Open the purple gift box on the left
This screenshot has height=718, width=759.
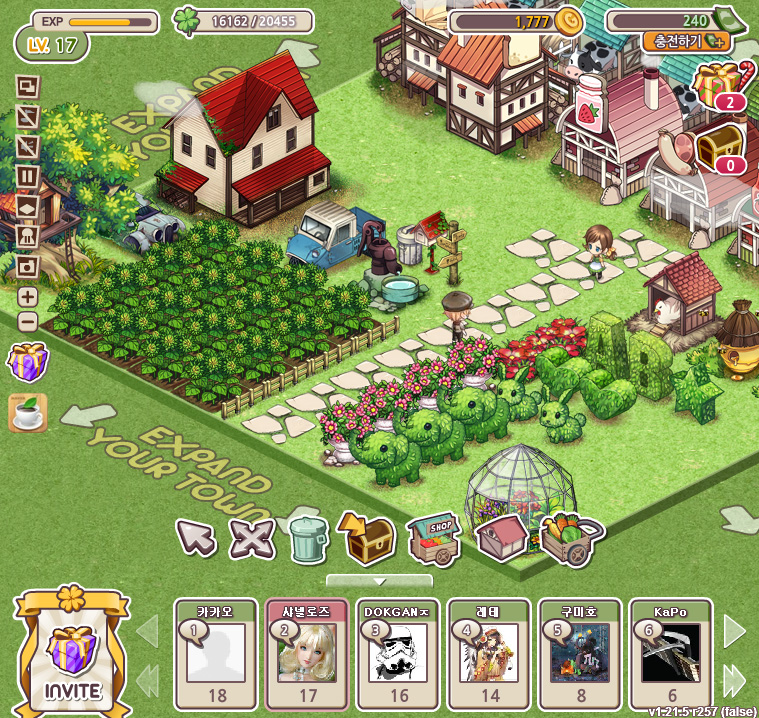coord(28,362)
